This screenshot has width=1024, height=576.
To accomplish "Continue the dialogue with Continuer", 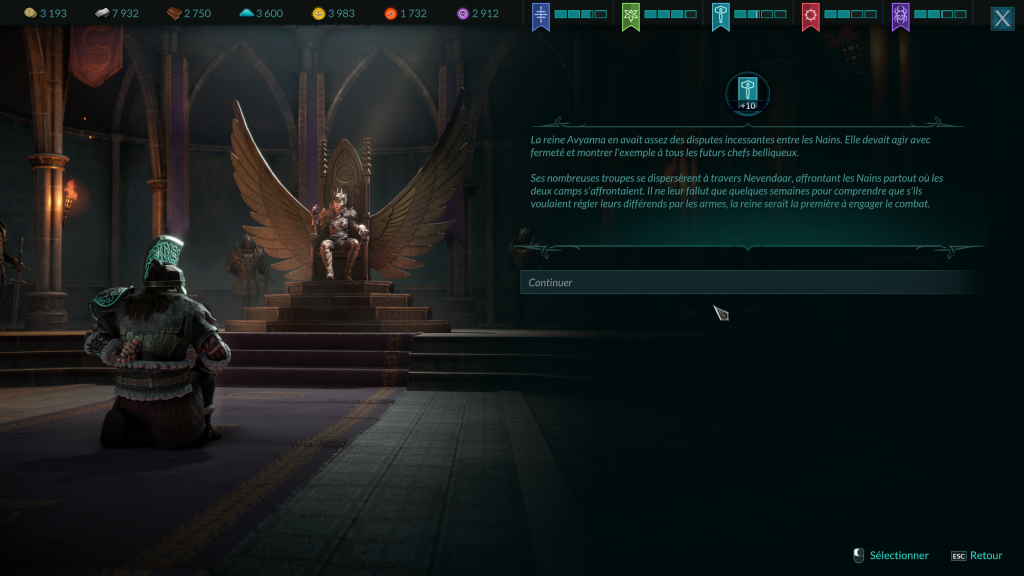I will click(x=748, y=282).
